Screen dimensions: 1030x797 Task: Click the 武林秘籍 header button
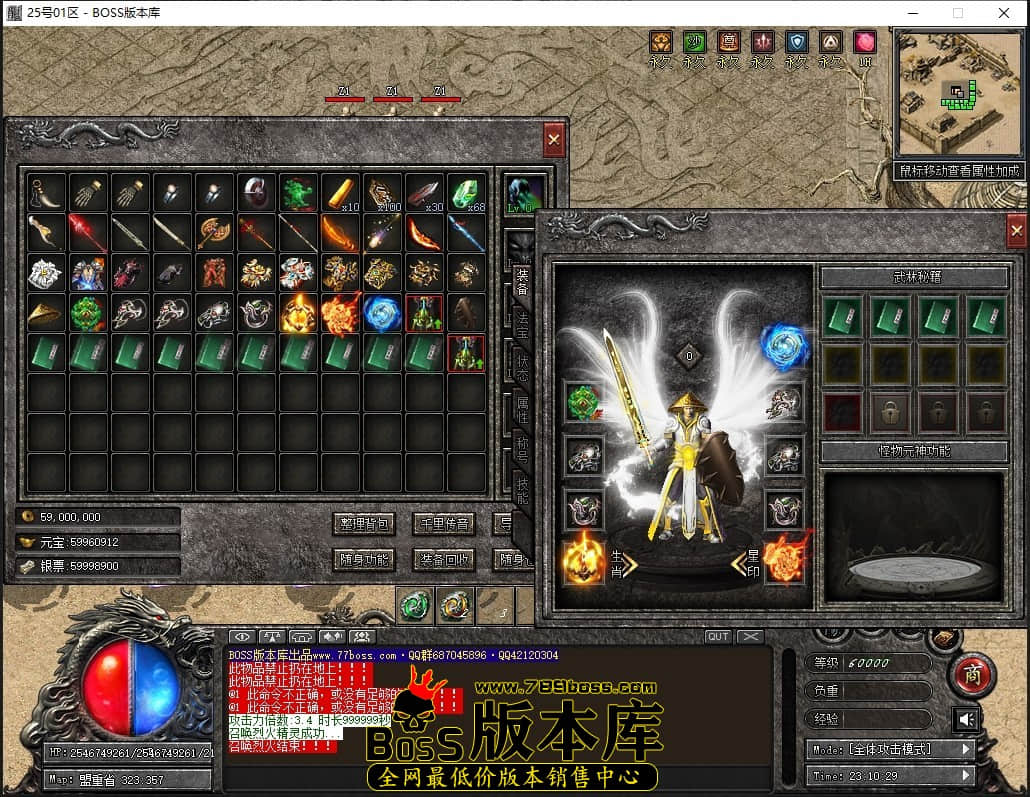click(x=914, y=277)
